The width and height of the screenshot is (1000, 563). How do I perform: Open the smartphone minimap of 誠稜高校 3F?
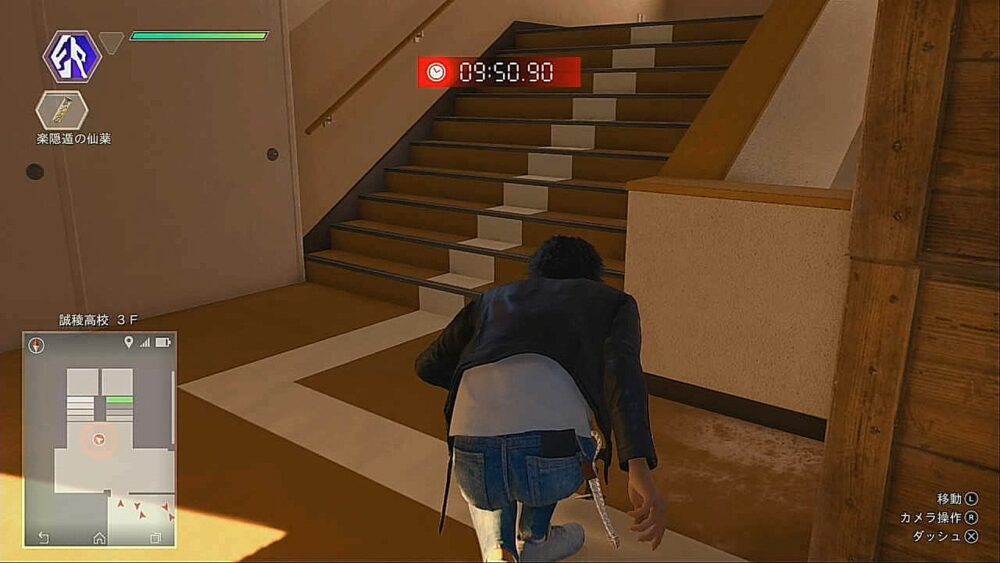point(99,440)
